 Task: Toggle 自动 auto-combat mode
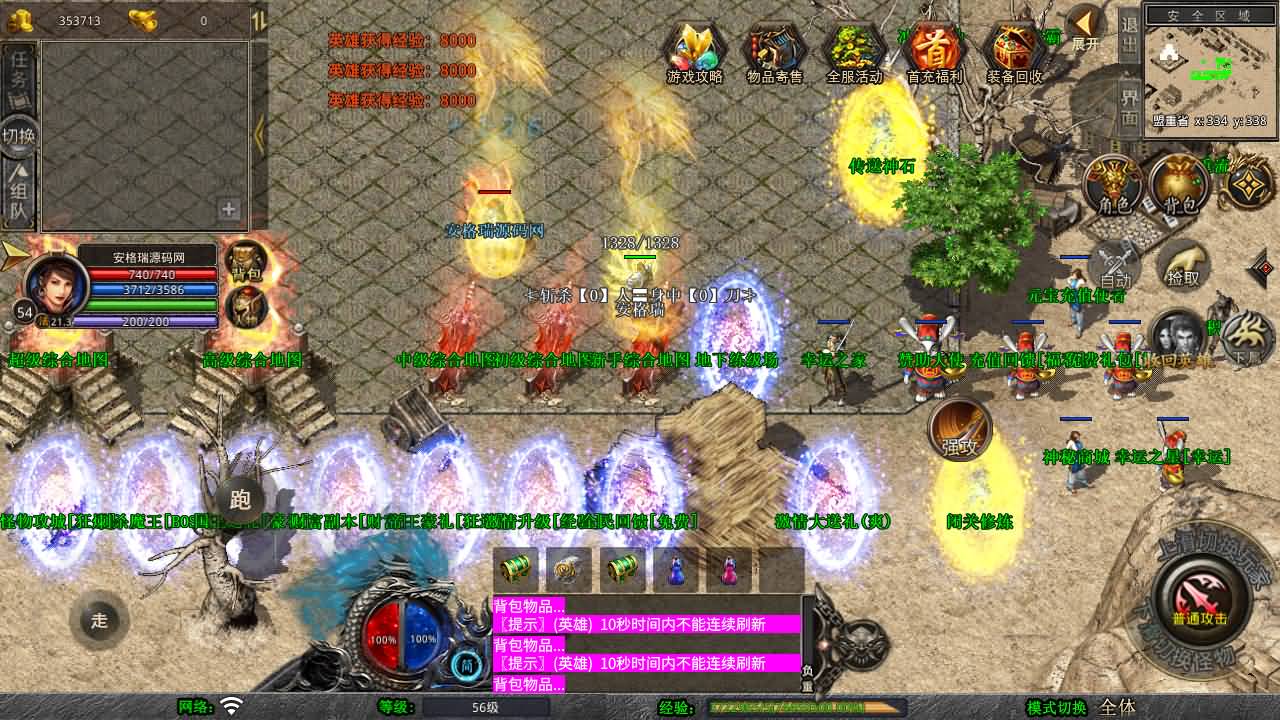point(1115,267)
